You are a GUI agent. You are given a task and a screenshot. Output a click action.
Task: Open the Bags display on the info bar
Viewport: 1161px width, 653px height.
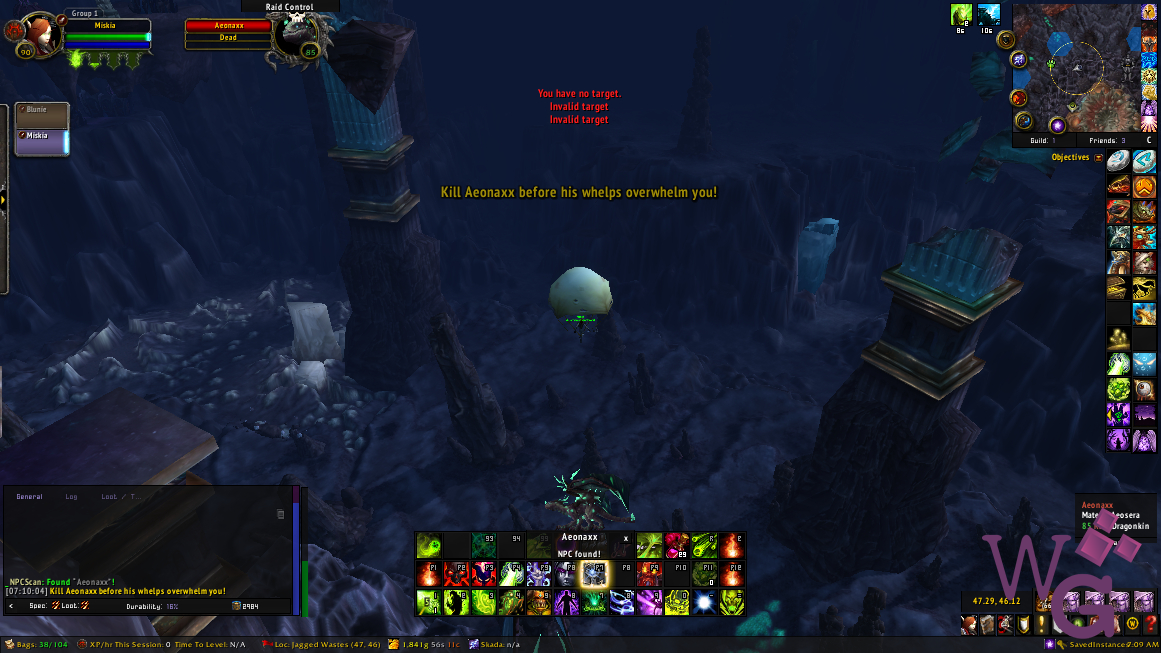(37, 645)
